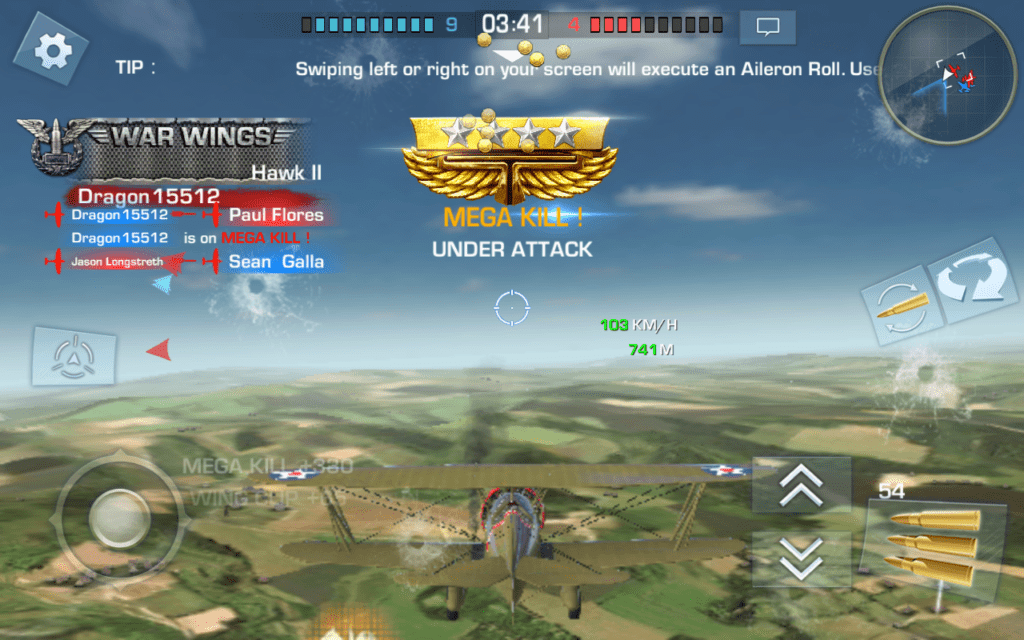Image resolution: width=1024 pixels, height=640 pixels.
Task: Fire guns with the three bullets button
Action: click(x=934, y=546)
